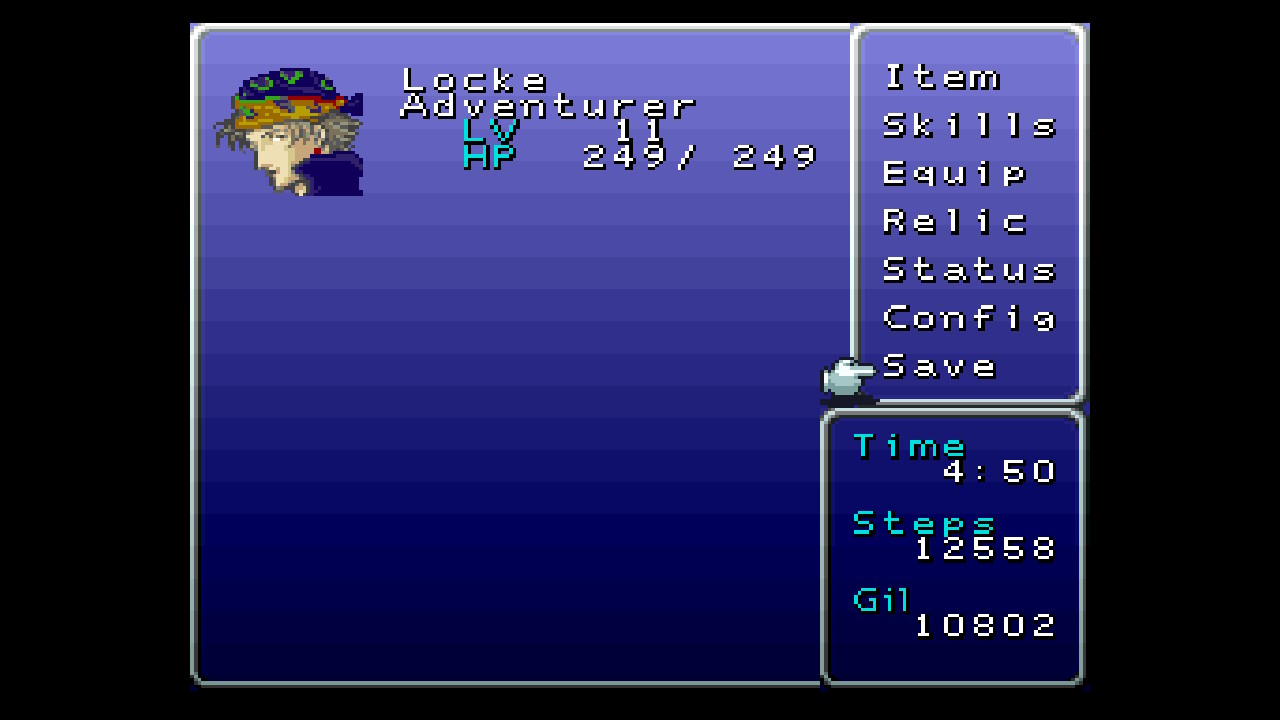The image size is (1280, 720).
Task: View the Status screen
Action: click(968, 269)
